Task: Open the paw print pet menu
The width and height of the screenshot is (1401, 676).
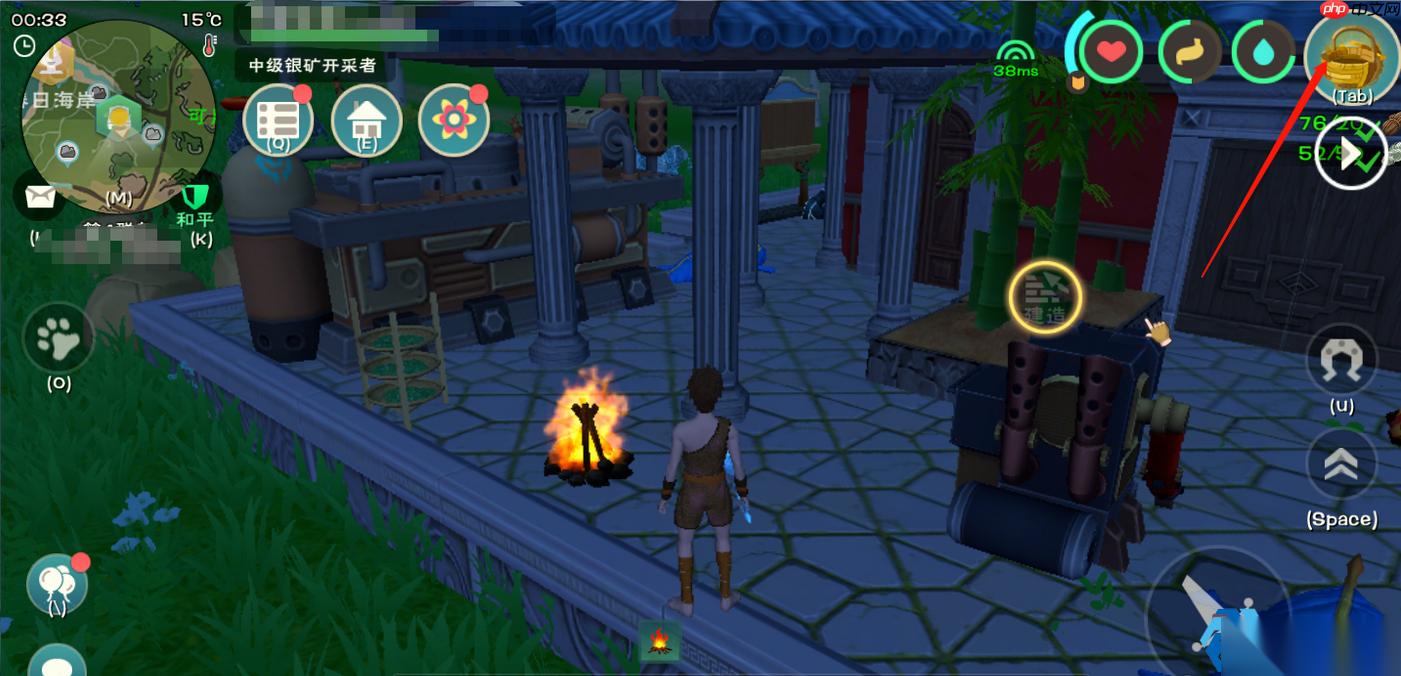Action: click(x=58, y=339)
